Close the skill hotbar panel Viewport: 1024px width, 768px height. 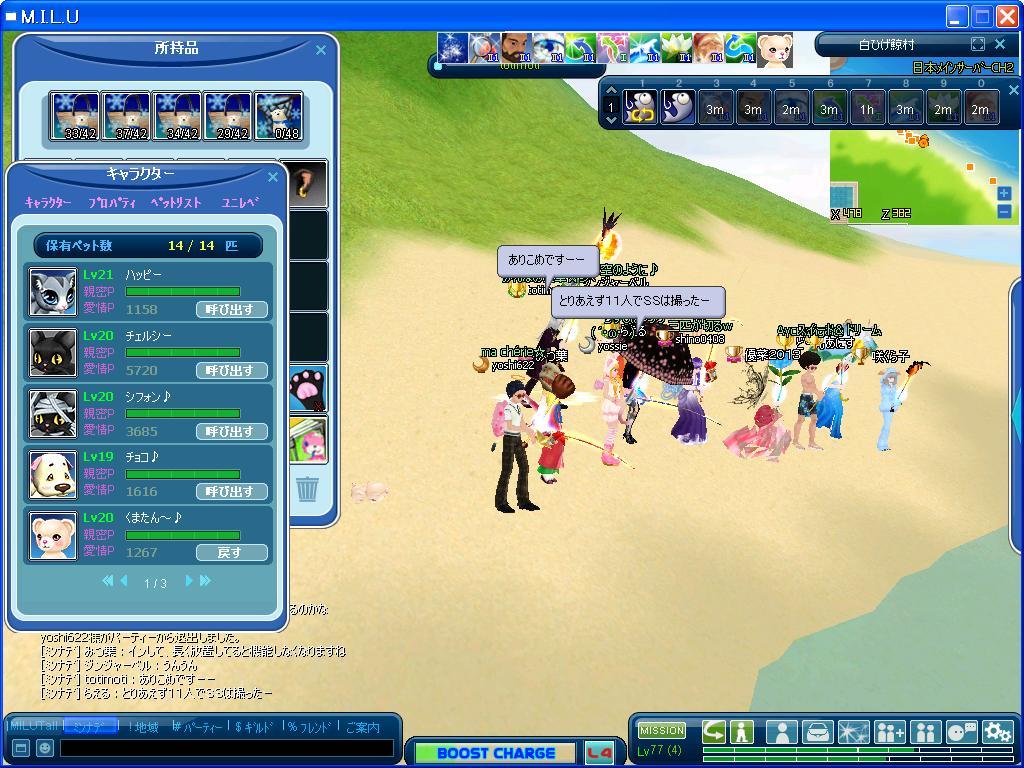tap(1012, 90)
